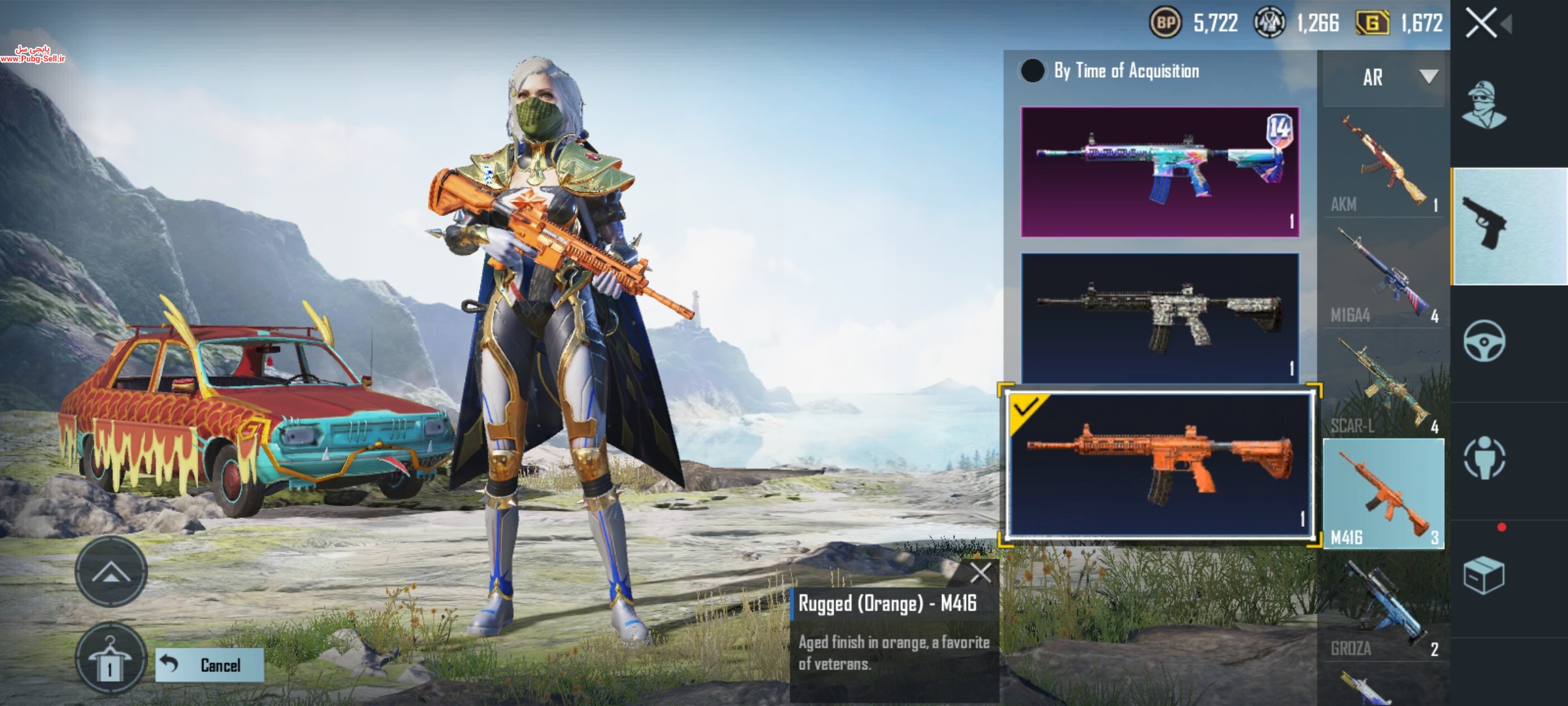Open the emotes figure tab
The height and width of the screenshot is (706, 1568).
(x=1484, y=458)
